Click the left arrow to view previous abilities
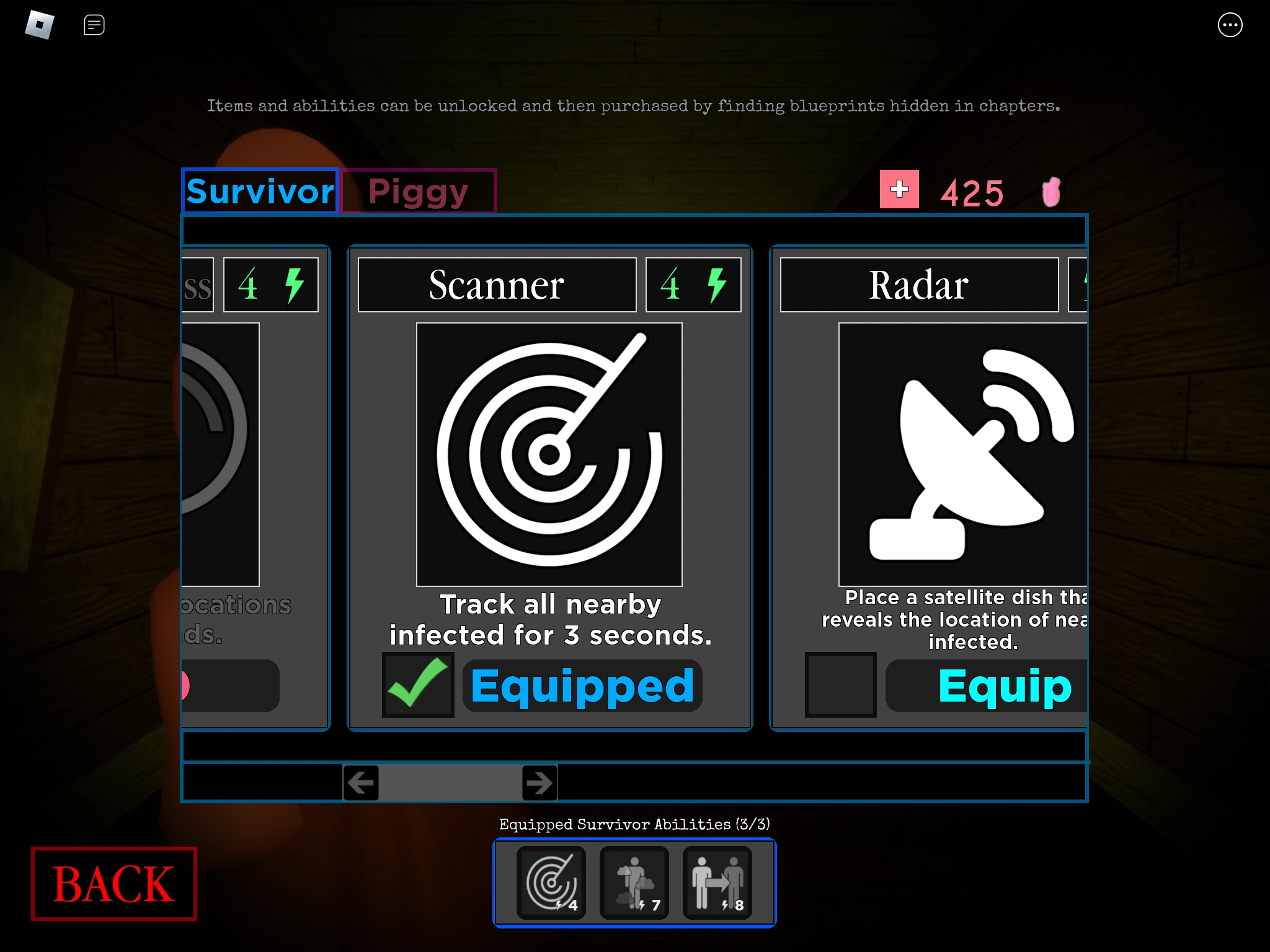The height and width of the screenshot is (952, 1270). click(x=361, y=783)
